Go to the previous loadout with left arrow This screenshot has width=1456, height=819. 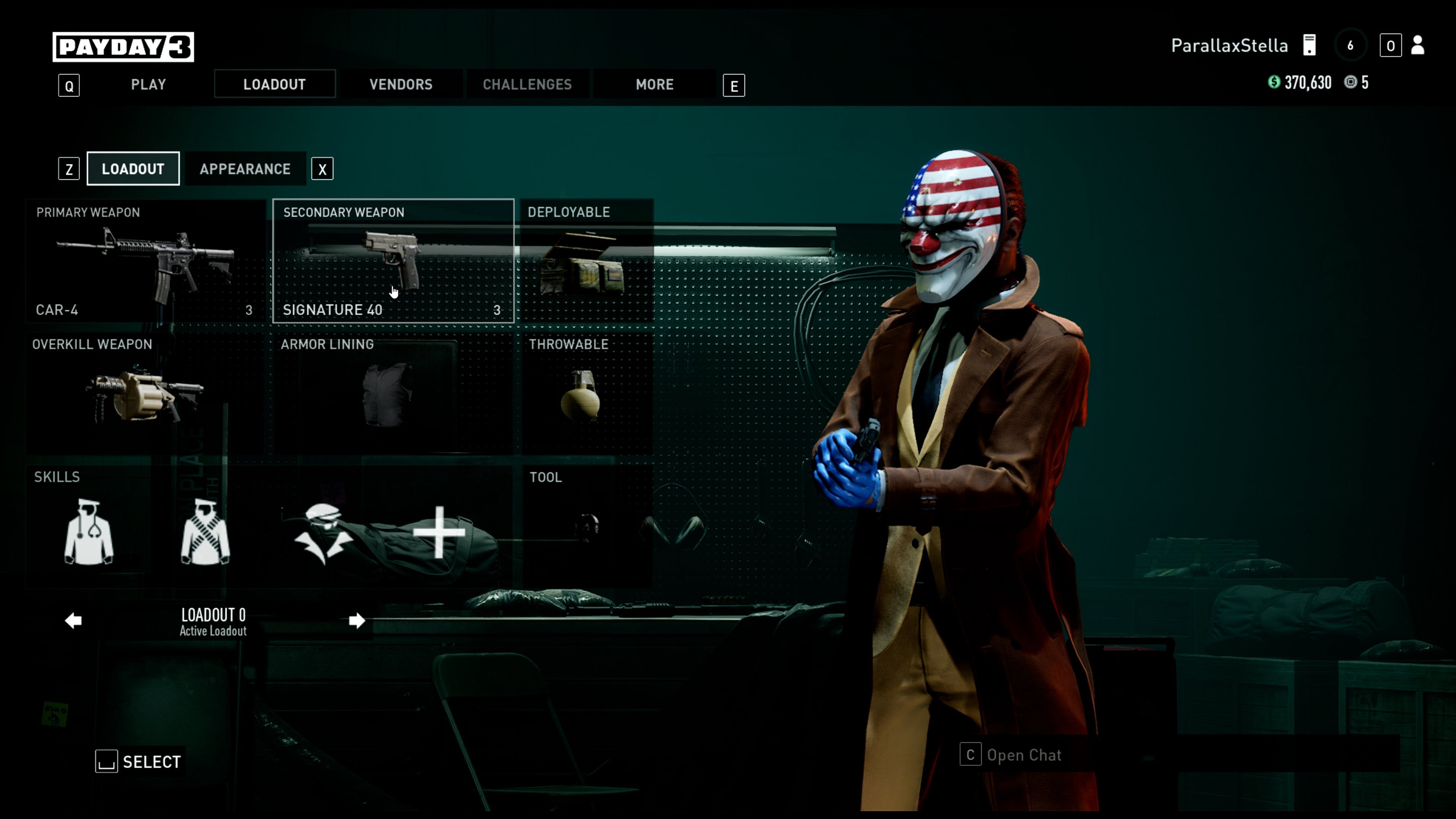pos(74,621)
